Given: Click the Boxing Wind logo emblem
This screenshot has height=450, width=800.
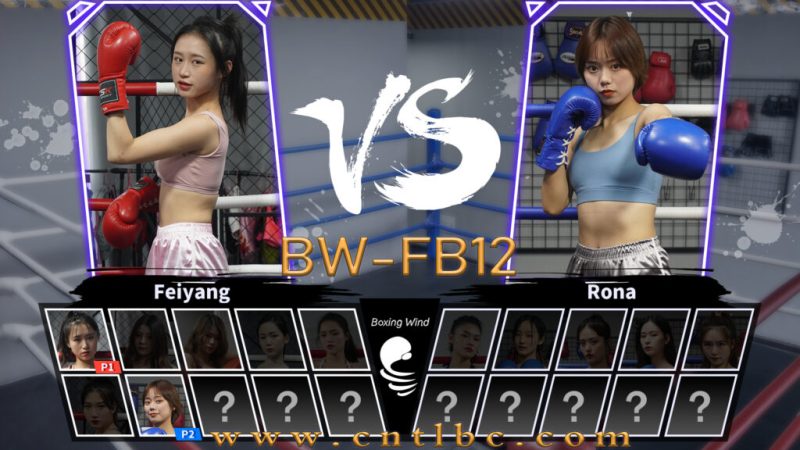Looking at the screenshot, I should (x=399, y=367).
